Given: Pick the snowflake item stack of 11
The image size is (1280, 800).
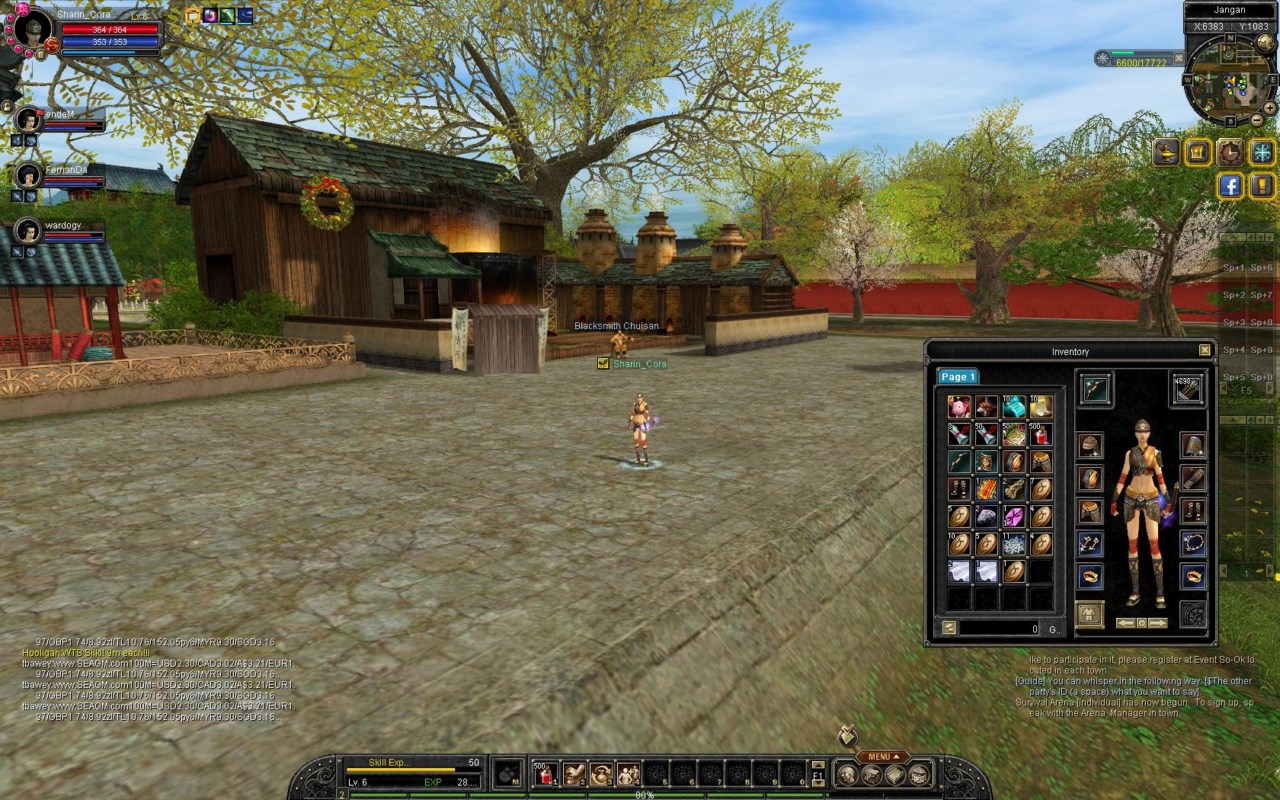Looking at the screenshot, I should 1014,544.
